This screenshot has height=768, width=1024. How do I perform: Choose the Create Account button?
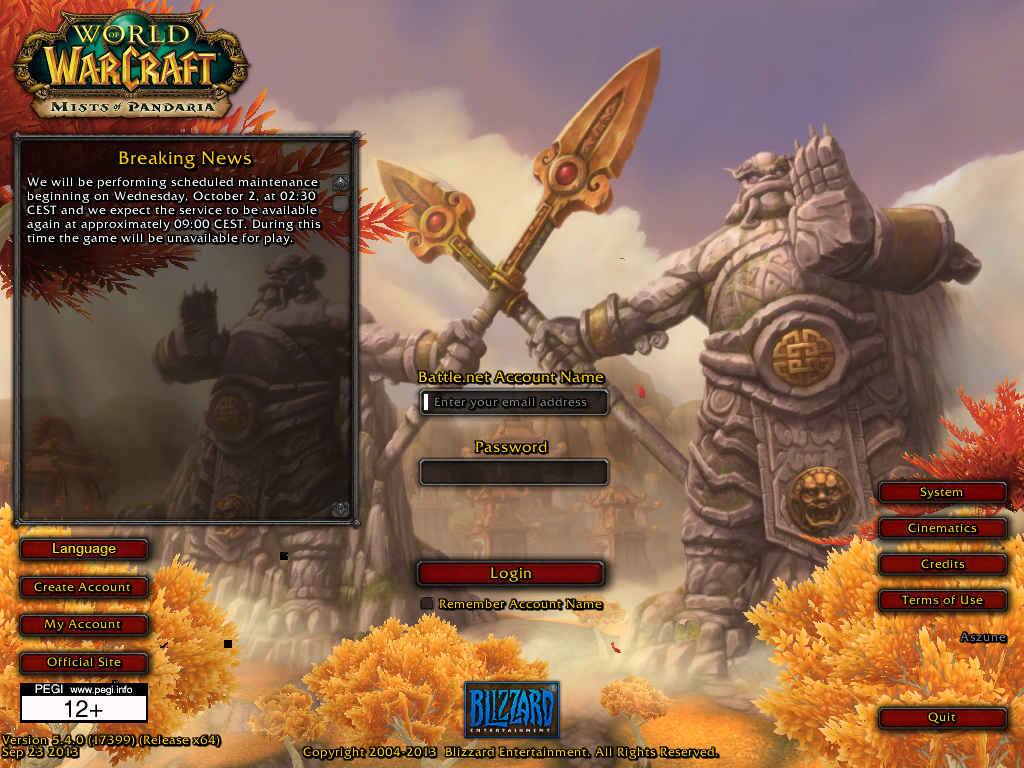point(83,587)
